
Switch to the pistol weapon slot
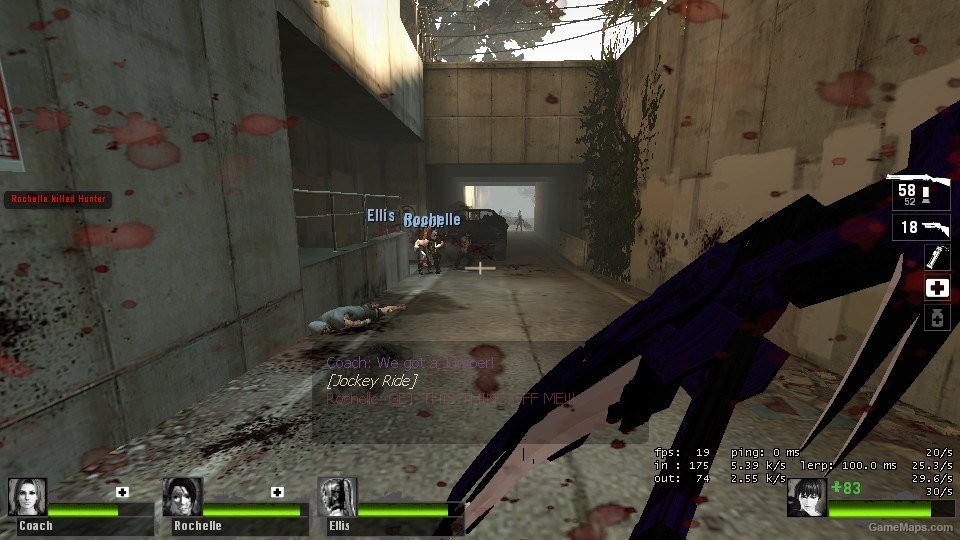tap(920, 228)
